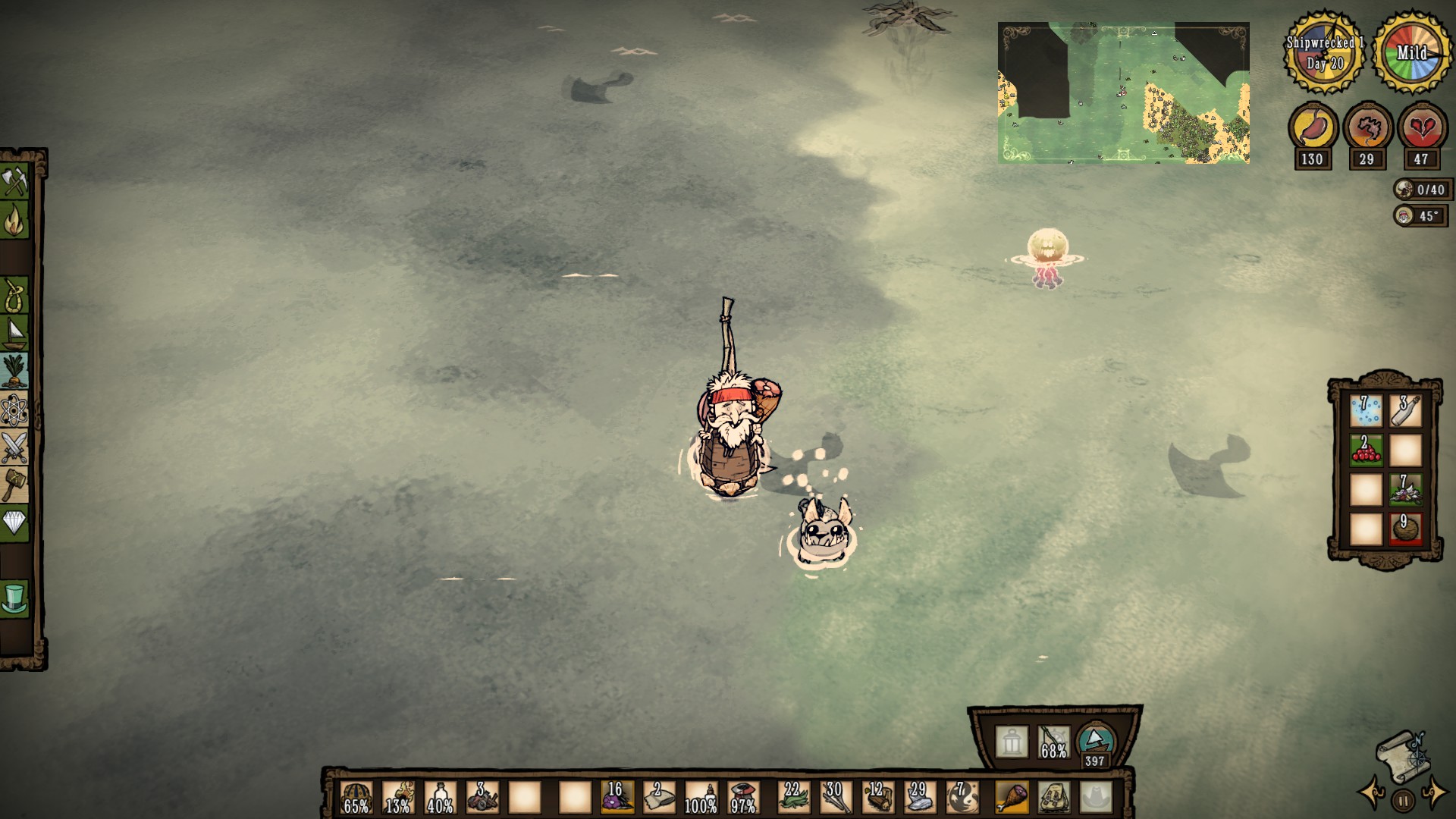The image size is (1456, 819).
Task: Select the boat sail slot showing 68%
Action: 1053,742
